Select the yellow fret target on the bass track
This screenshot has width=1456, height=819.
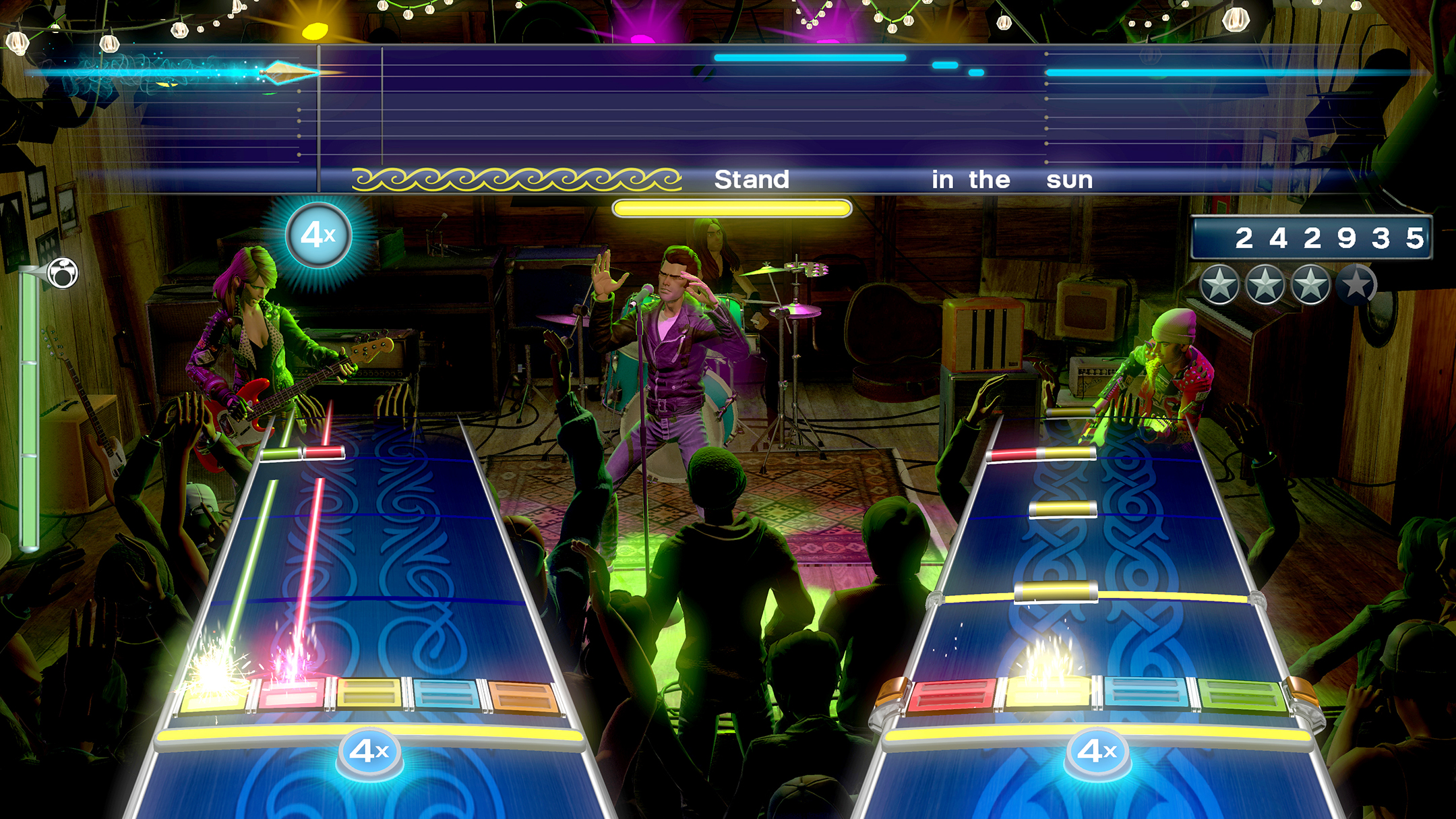coord(369,694)
